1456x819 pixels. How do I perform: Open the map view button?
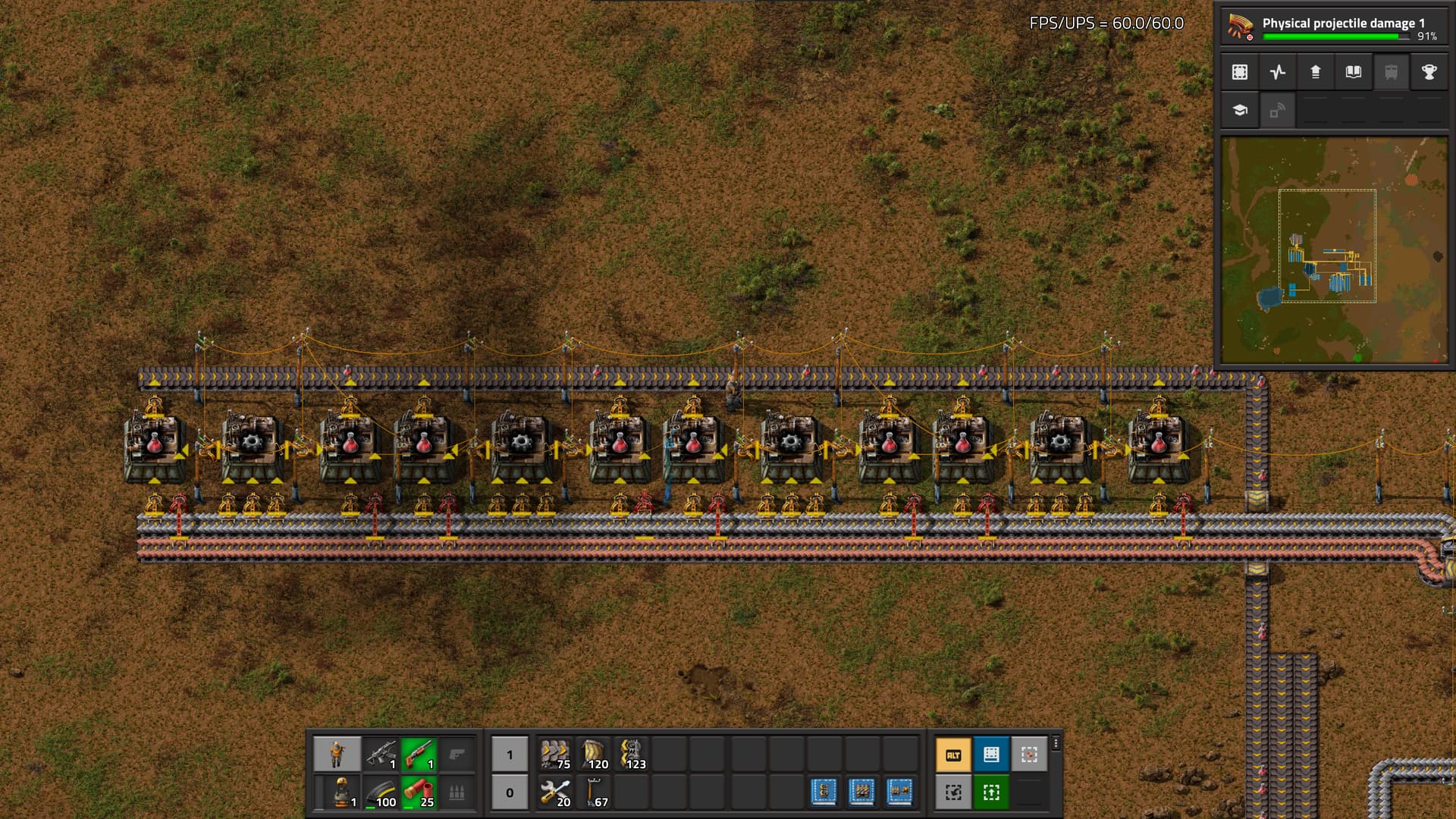tap(1240, 72)
